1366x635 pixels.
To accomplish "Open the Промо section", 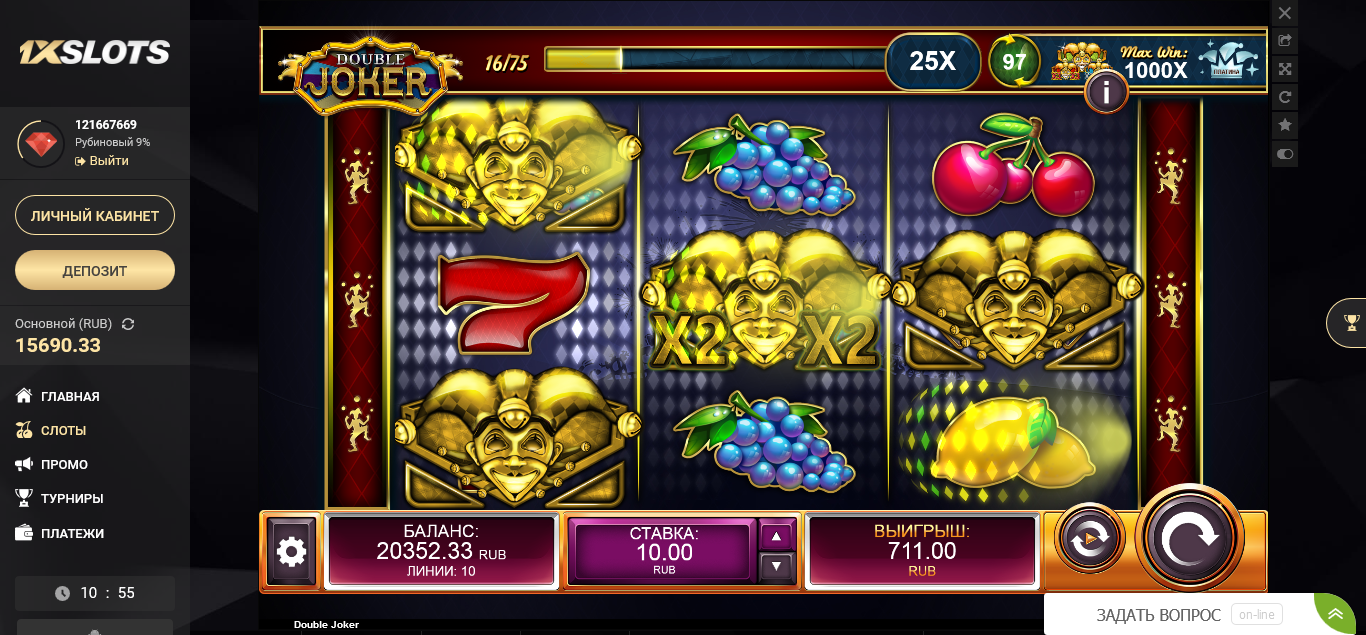I will [64, 465].
